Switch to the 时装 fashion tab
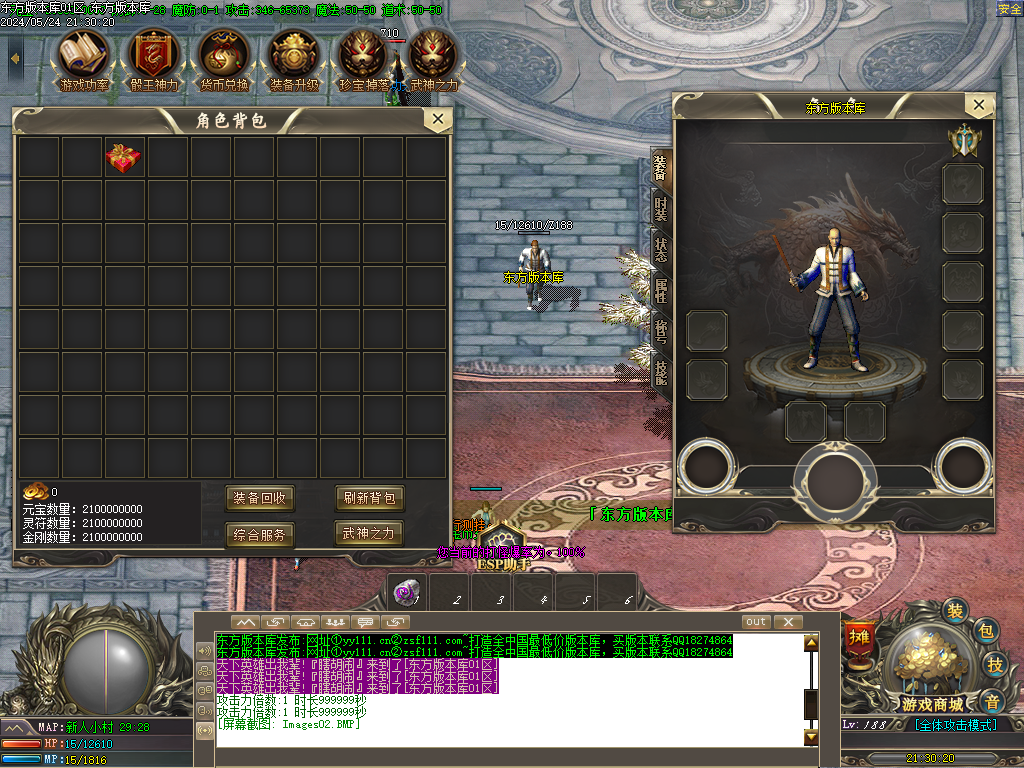This screenshot has height=768, width=1024. pyautogui.click(x=661, y=208)
